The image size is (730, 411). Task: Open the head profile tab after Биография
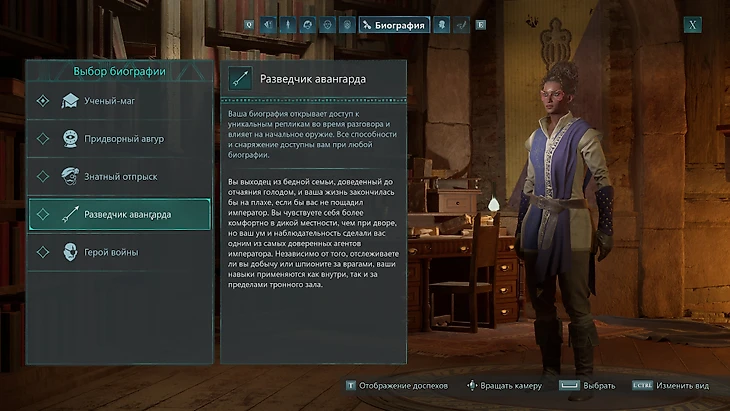[x=442, y=25]
